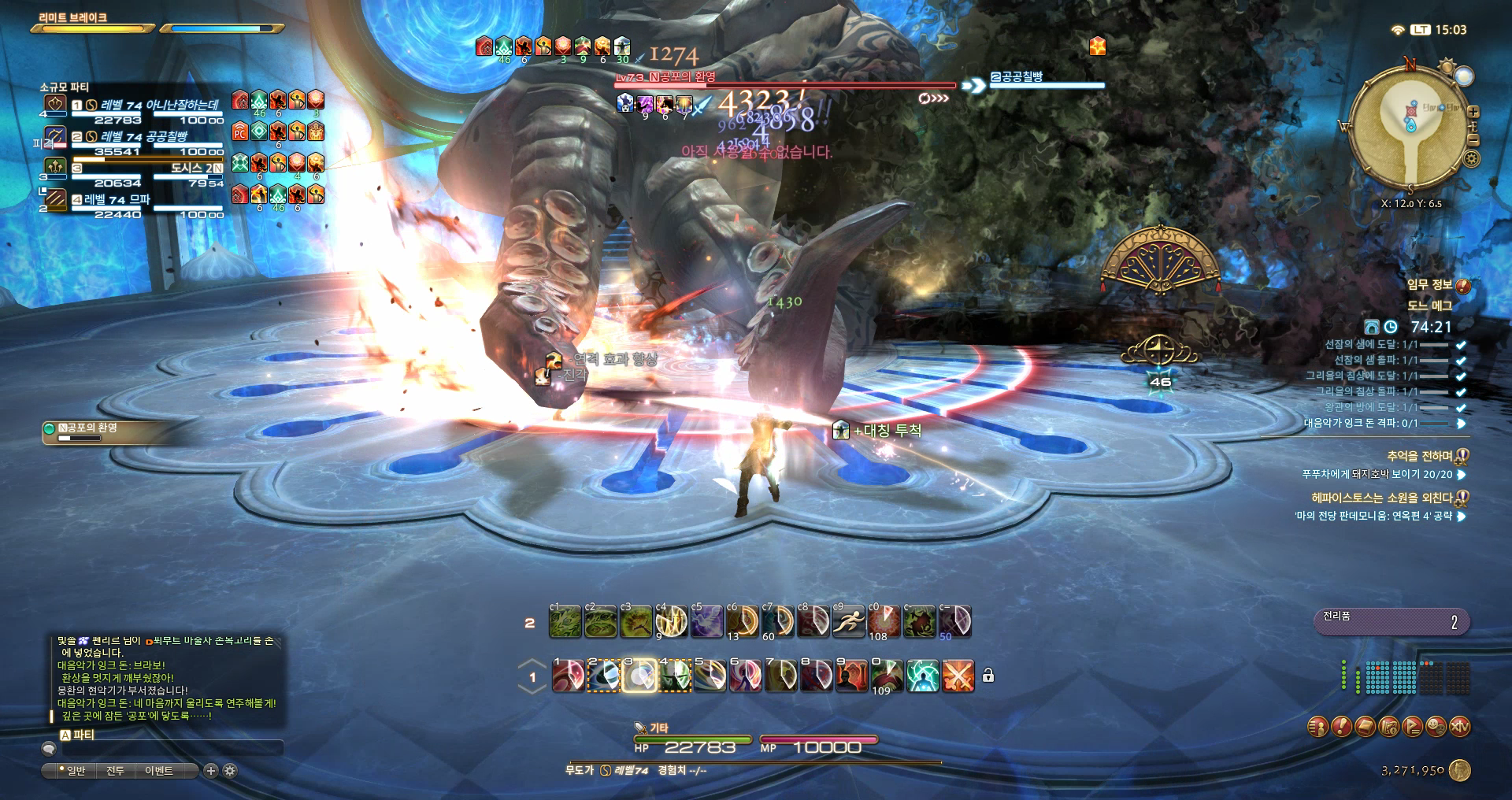Click the minimap
The height and width of the screenshot is (800, 1512).
(1410, 131)
